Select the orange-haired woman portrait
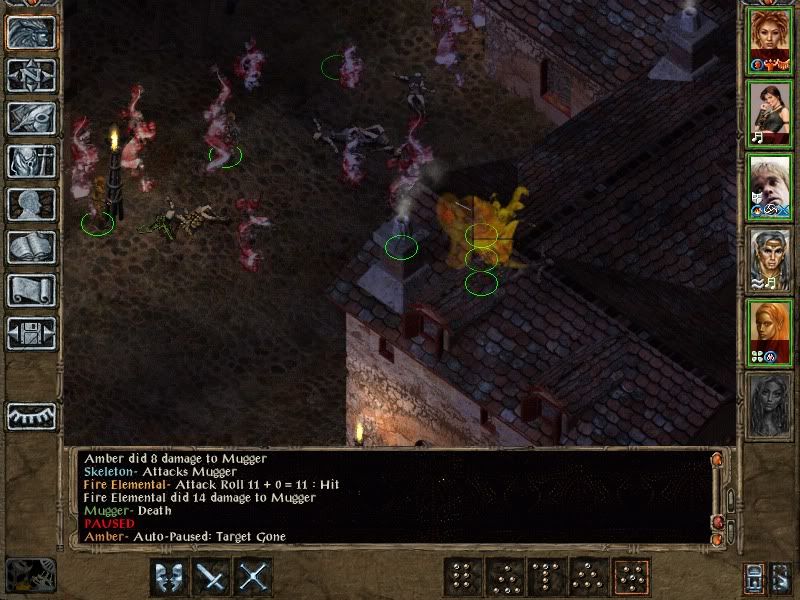This screenshot has width=800, height=600. coord(770,331)
